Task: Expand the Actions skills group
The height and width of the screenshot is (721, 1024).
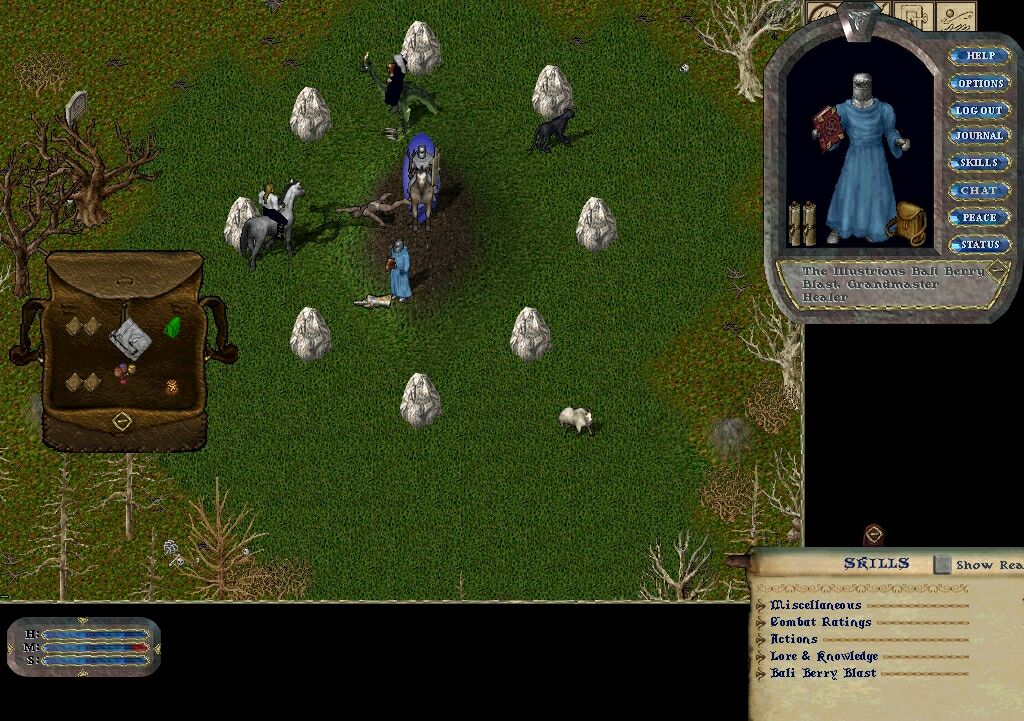Action: coord(761,639)
